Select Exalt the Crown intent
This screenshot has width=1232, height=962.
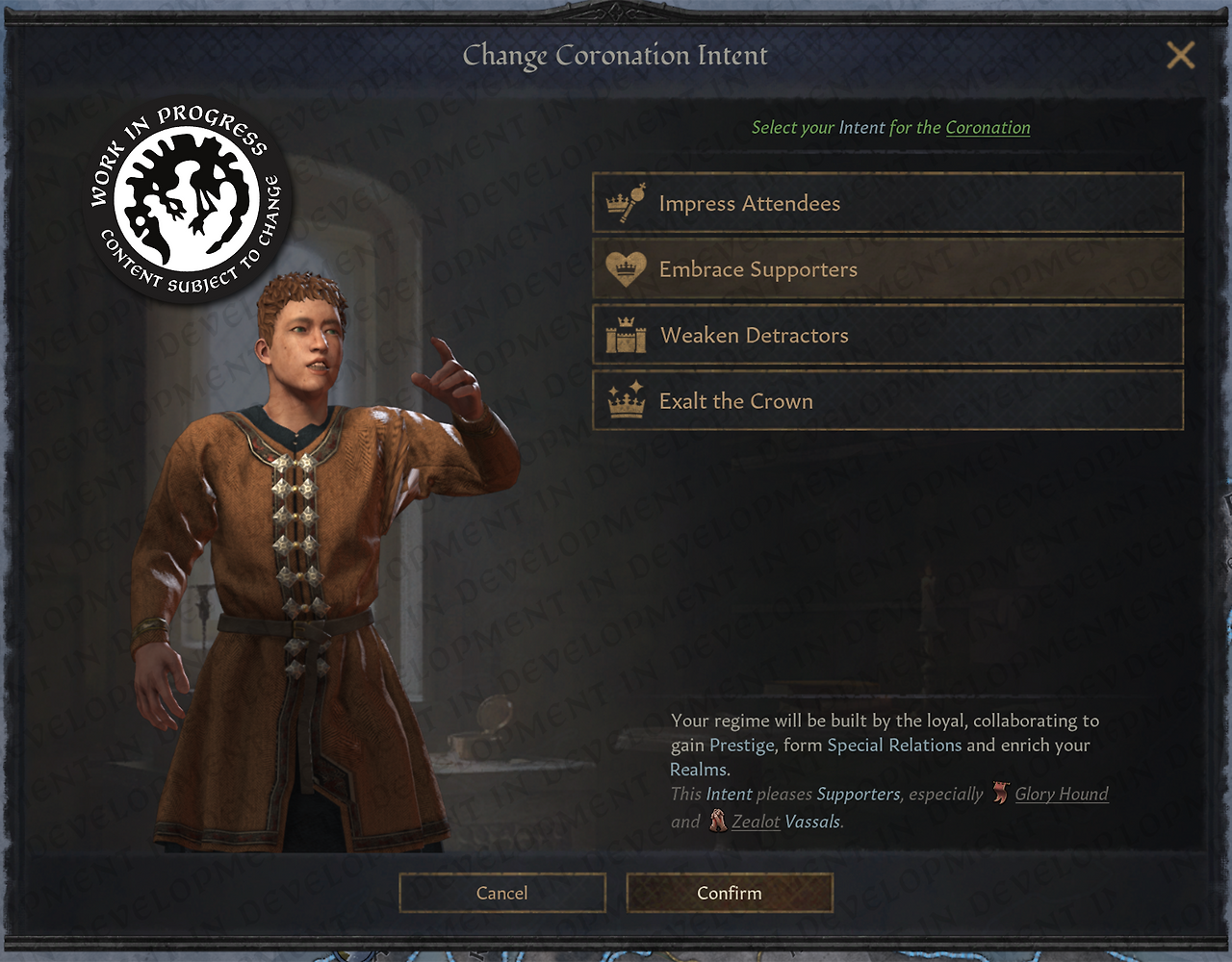pyautogui.click(x=886, y=401)
